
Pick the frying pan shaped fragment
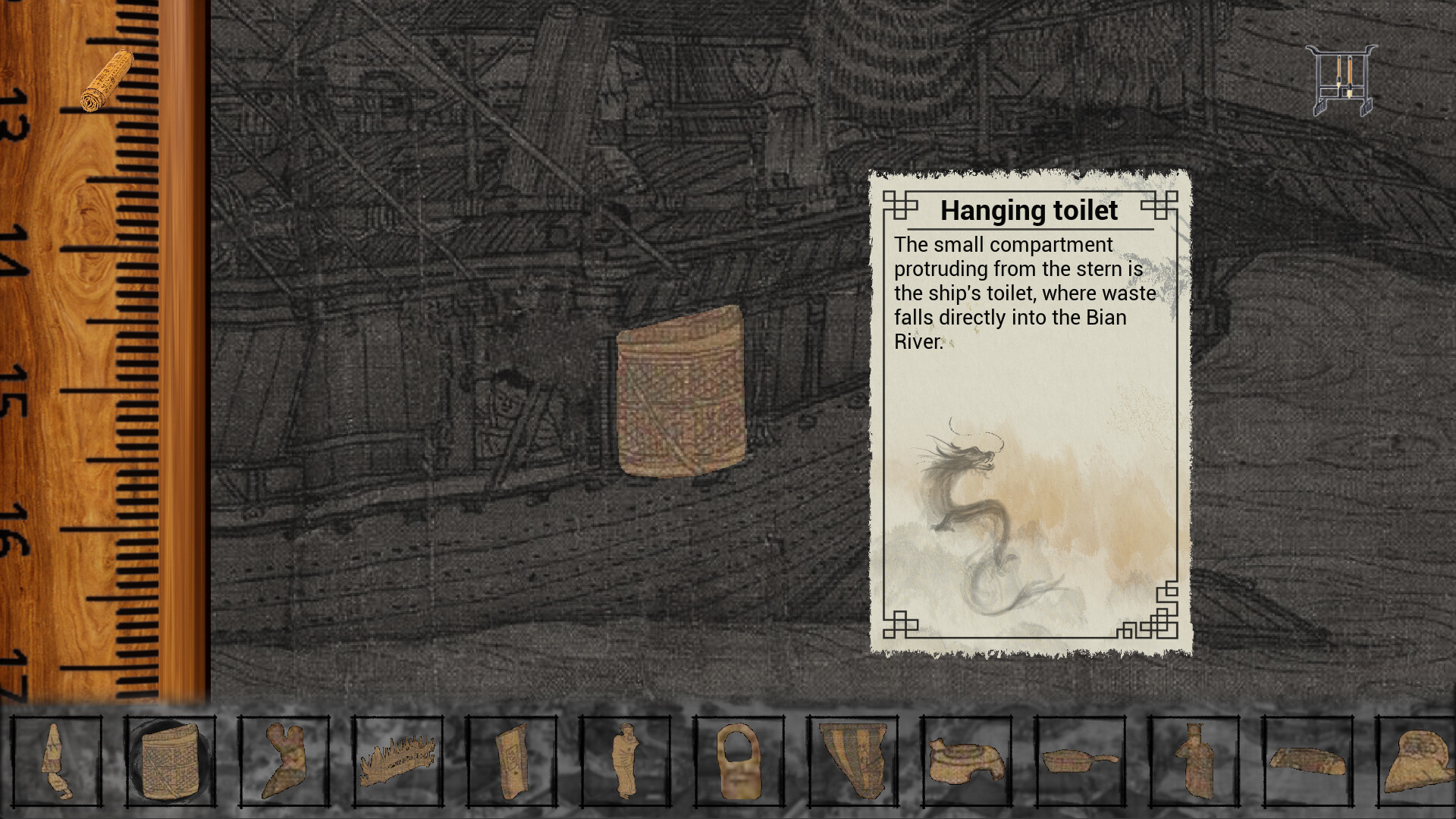(1080, 761)
